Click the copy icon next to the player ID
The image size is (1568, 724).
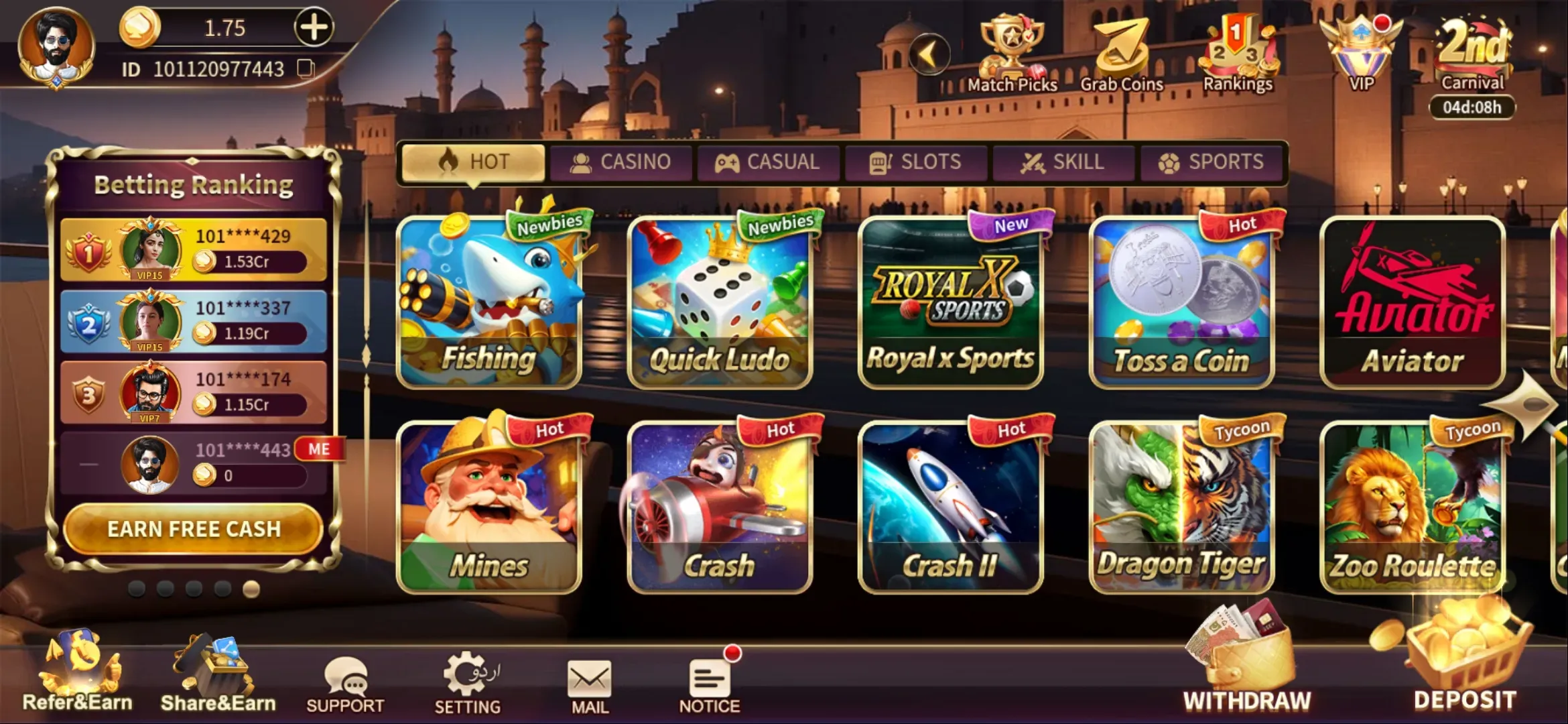(307, 67)
